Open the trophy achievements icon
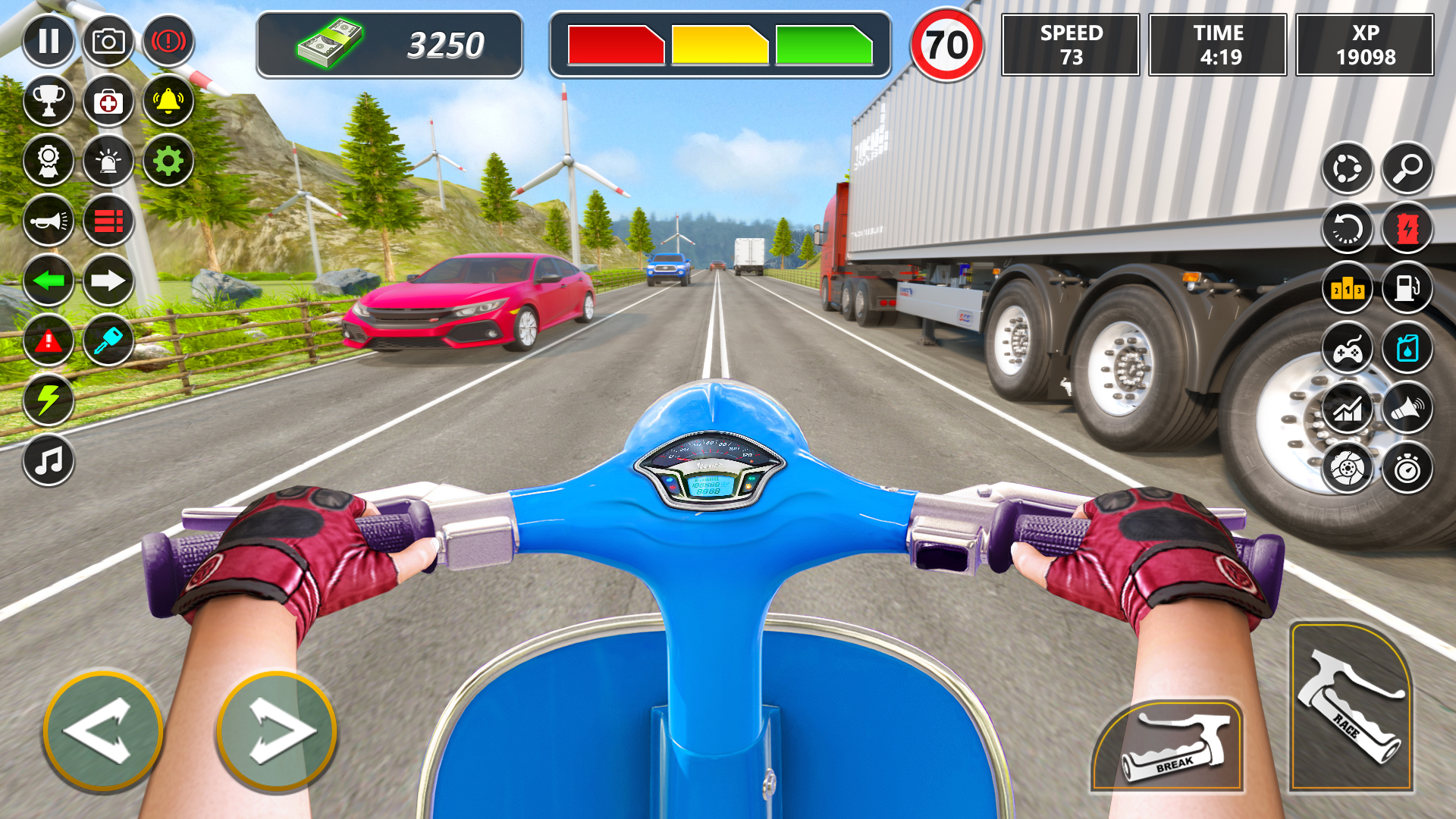1456x819 pixels. (x=49, y=102)
